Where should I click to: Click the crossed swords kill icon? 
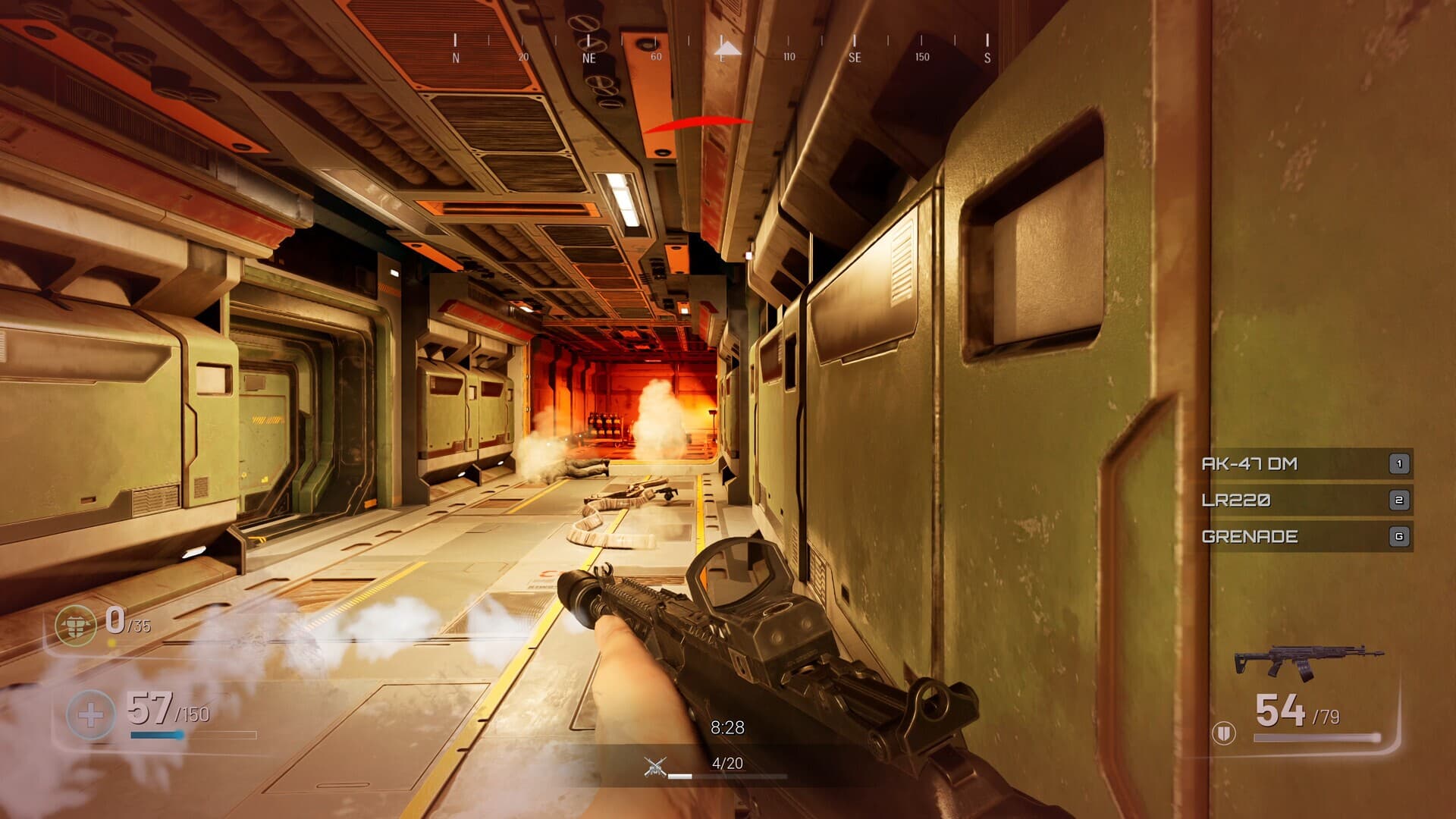pos(655,767)
